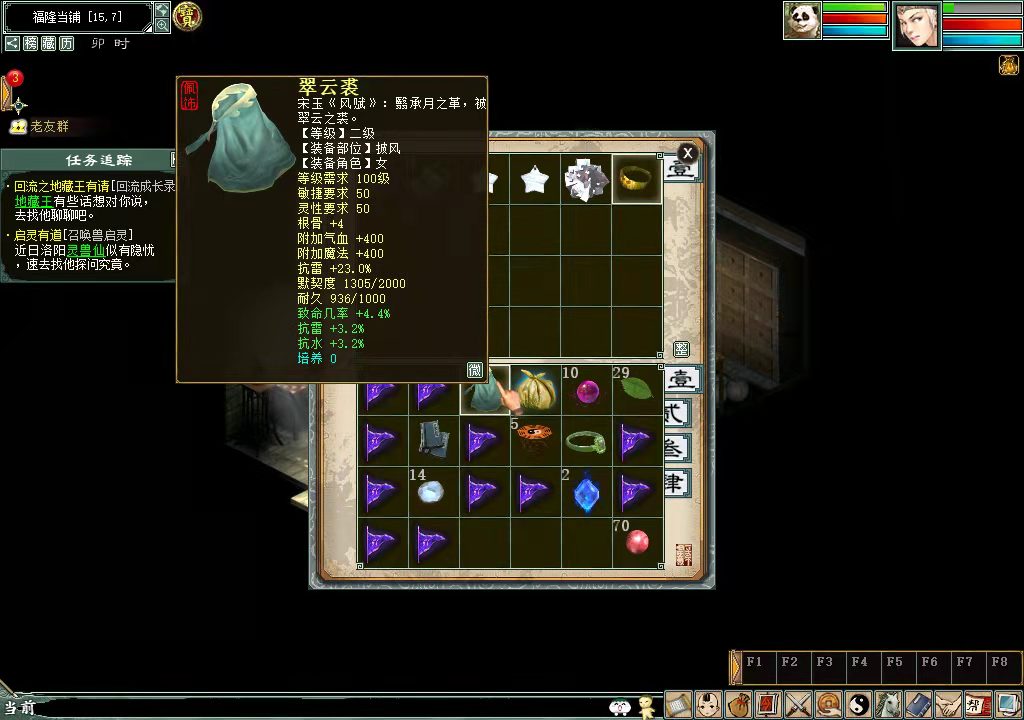
Task: Choose the red pearl stack of 70
Action: 637,542
